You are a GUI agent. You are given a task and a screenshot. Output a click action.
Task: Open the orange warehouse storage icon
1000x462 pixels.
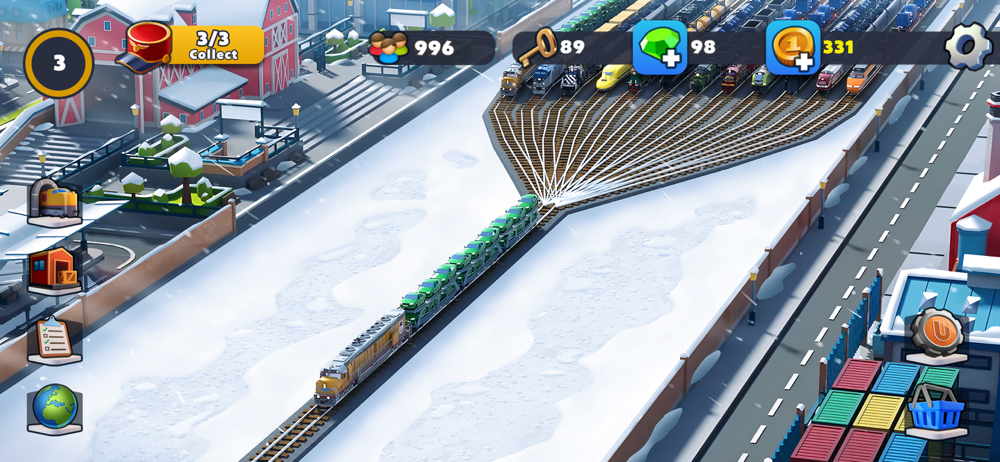pyautogui.click(x=55, y=269)
